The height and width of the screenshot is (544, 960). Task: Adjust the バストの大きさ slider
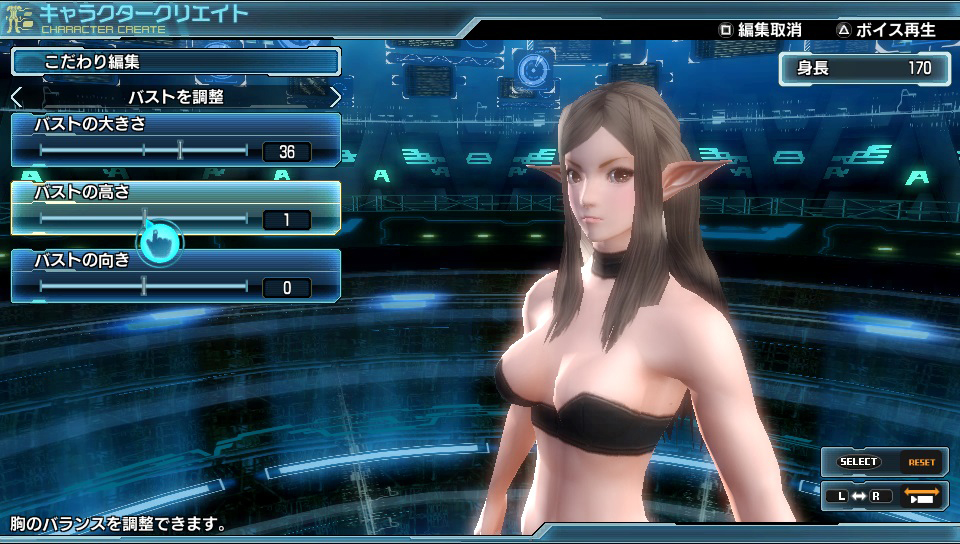(180, 151)
